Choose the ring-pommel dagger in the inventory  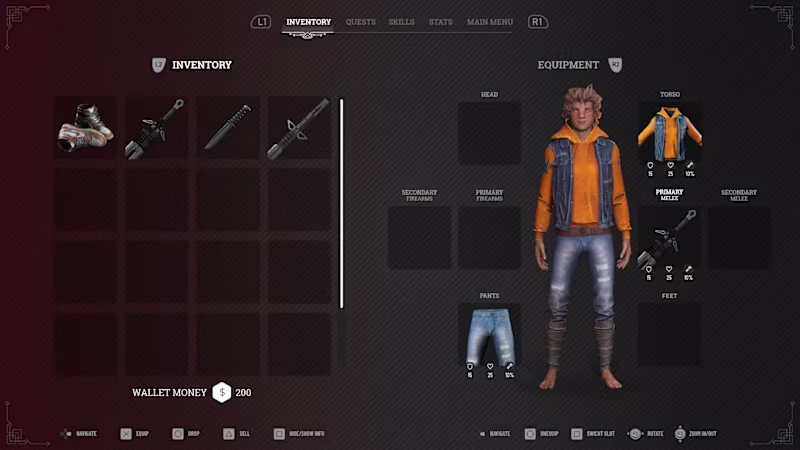(156, 128)
